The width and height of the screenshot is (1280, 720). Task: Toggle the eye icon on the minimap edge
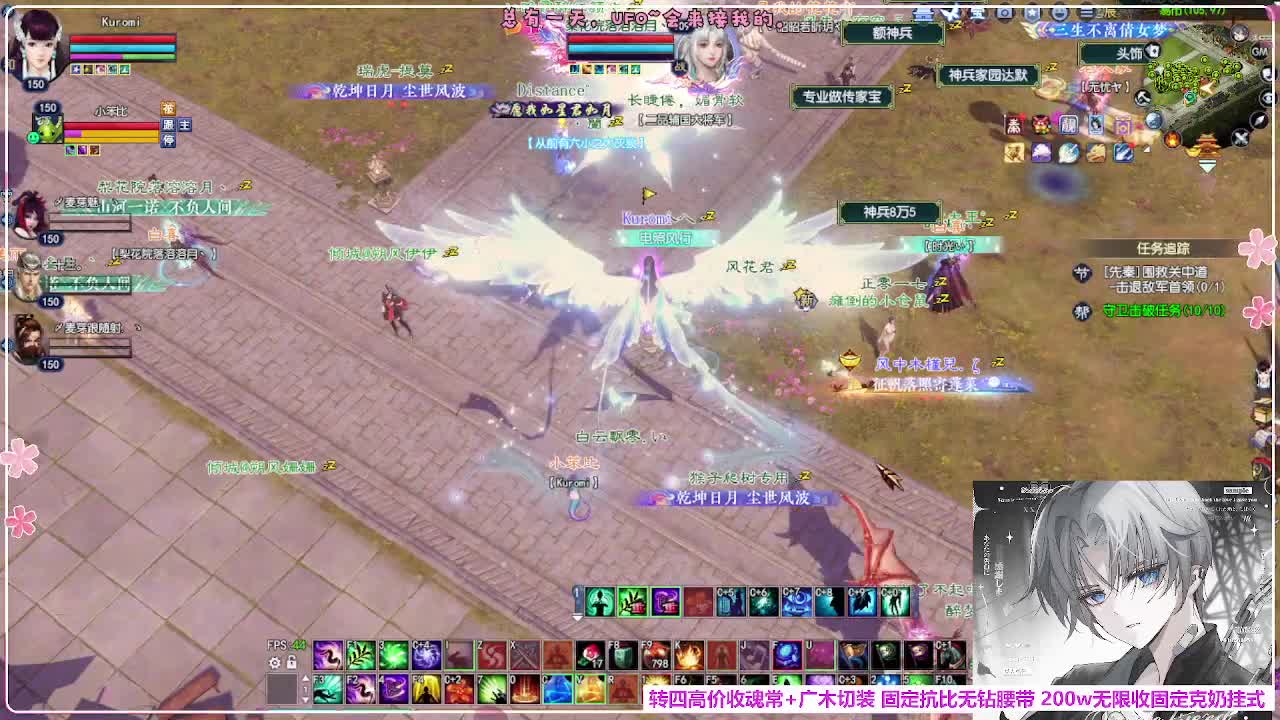1268,98
